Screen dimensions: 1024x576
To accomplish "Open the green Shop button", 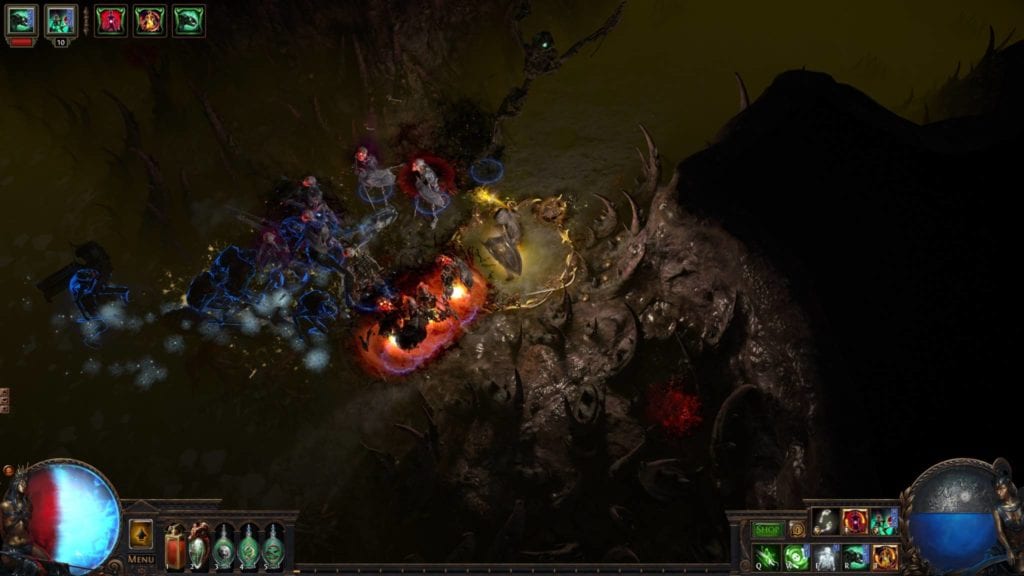I will 768,529.
